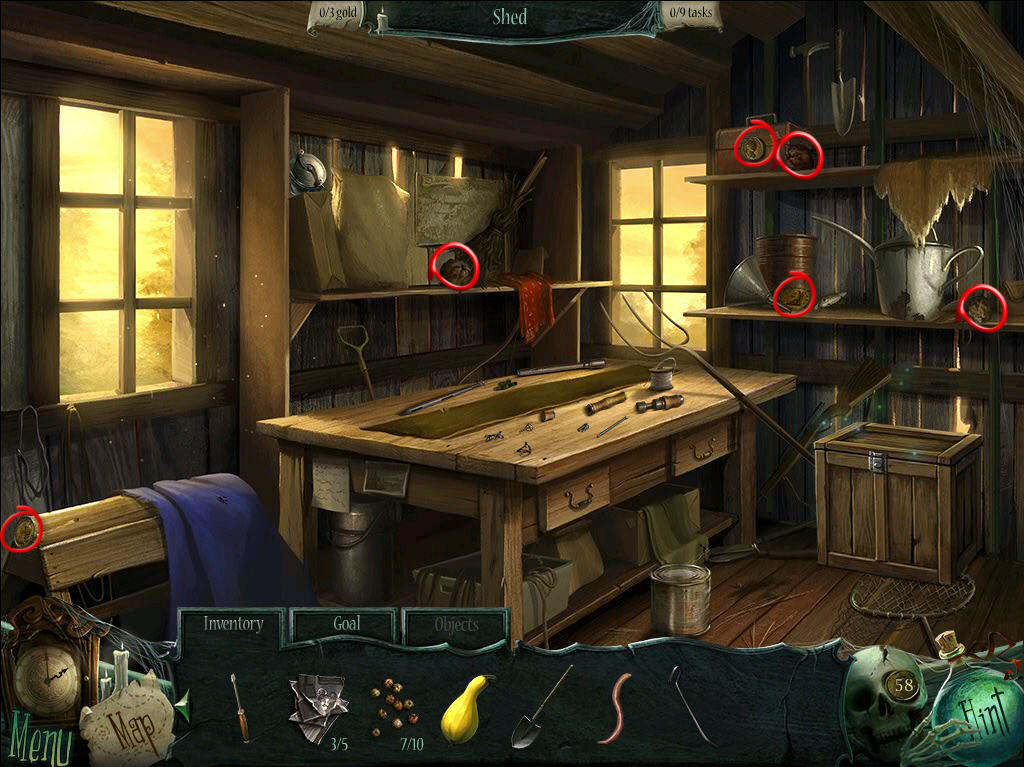The width and height of the screenshot is (1024, 767).
Task: Pick the yellow squash from inventory
Action: (x=469, y=707)
